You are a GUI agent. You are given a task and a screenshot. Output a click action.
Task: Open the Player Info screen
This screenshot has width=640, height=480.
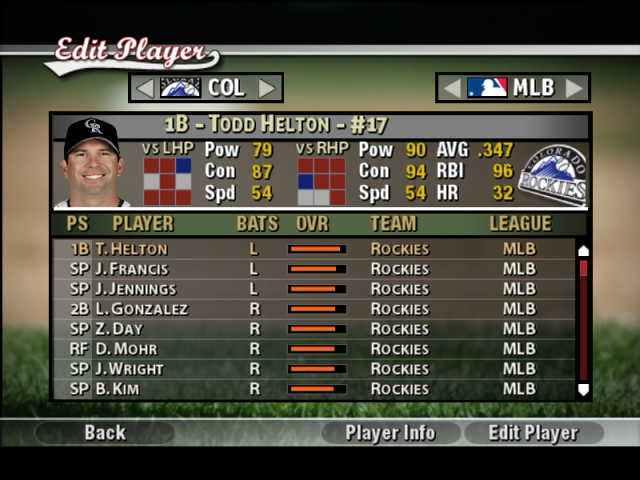(390, 433)
